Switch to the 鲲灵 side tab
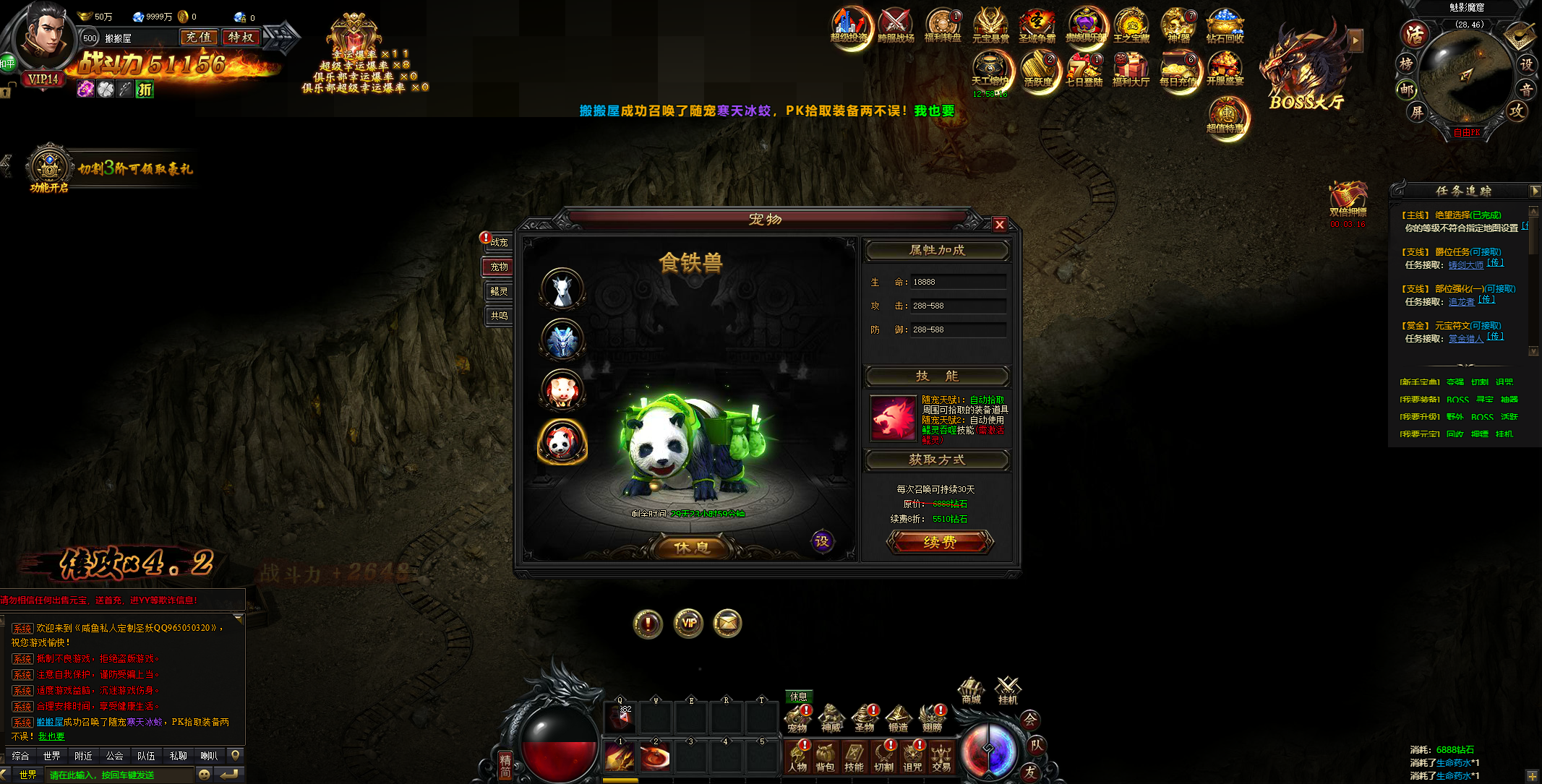 (499, 291)
